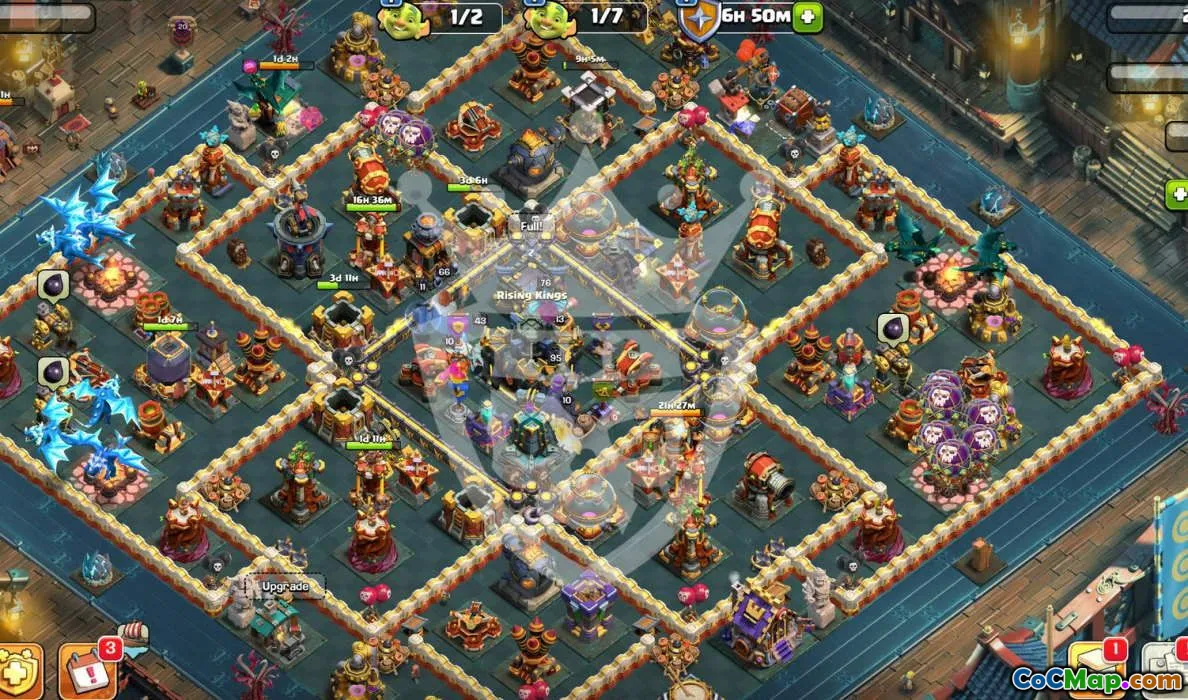Screen dimensions: 1188x700
Task: Open the events calendar with badge 3
Action: [x=86, y=668]
